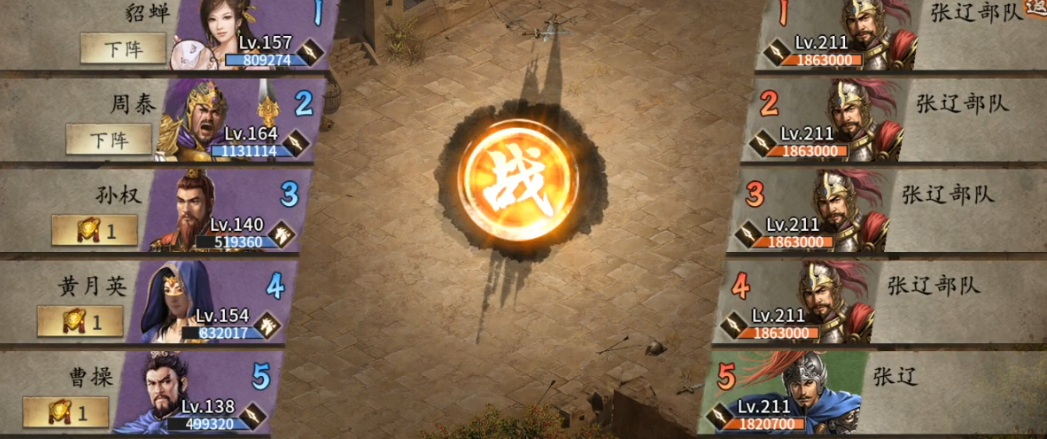Remove 周泰 with his 下阵 button

click(108, 138)
